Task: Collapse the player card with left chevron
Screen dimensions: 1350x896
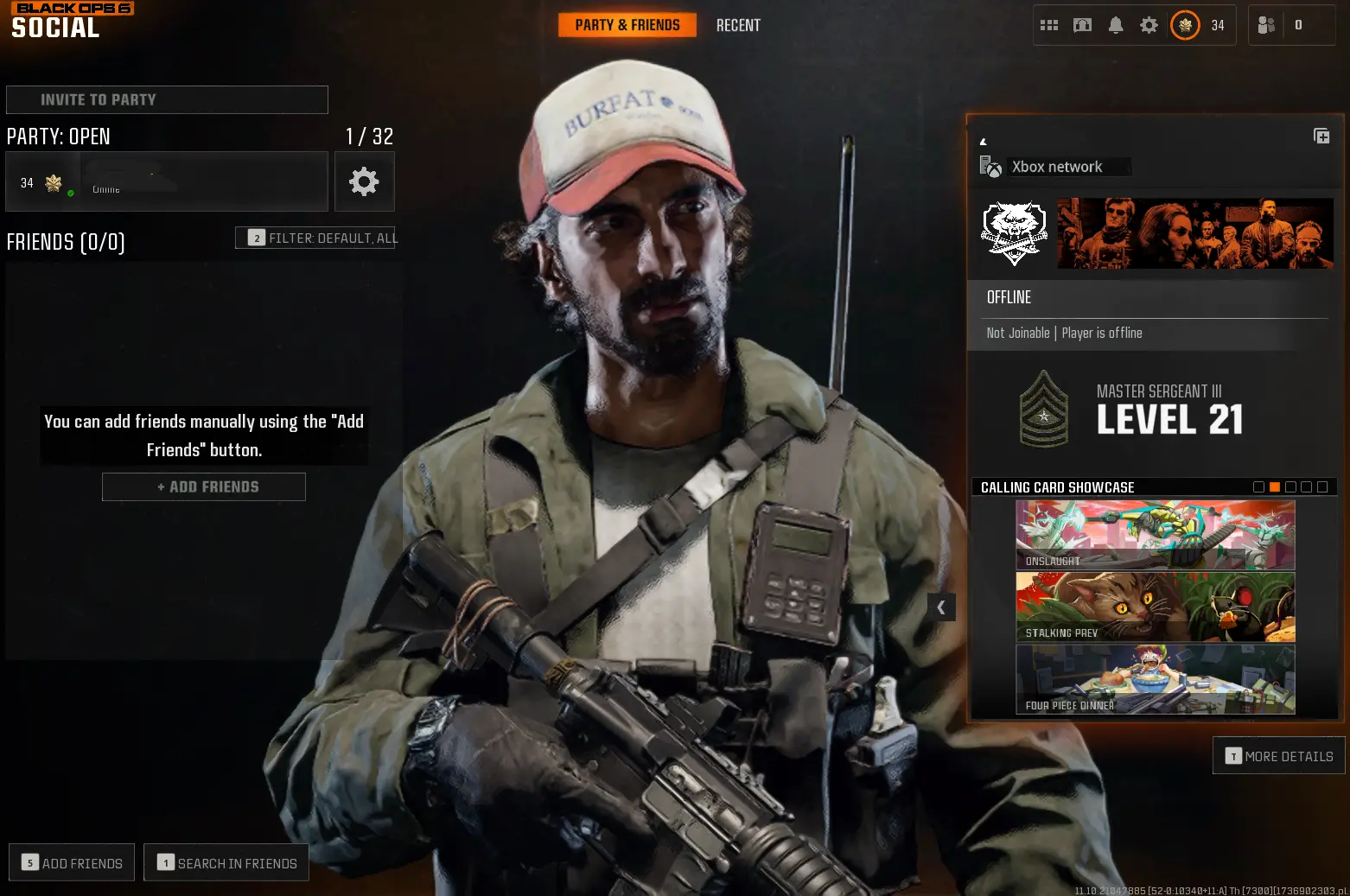Action: tap(941, 607)
